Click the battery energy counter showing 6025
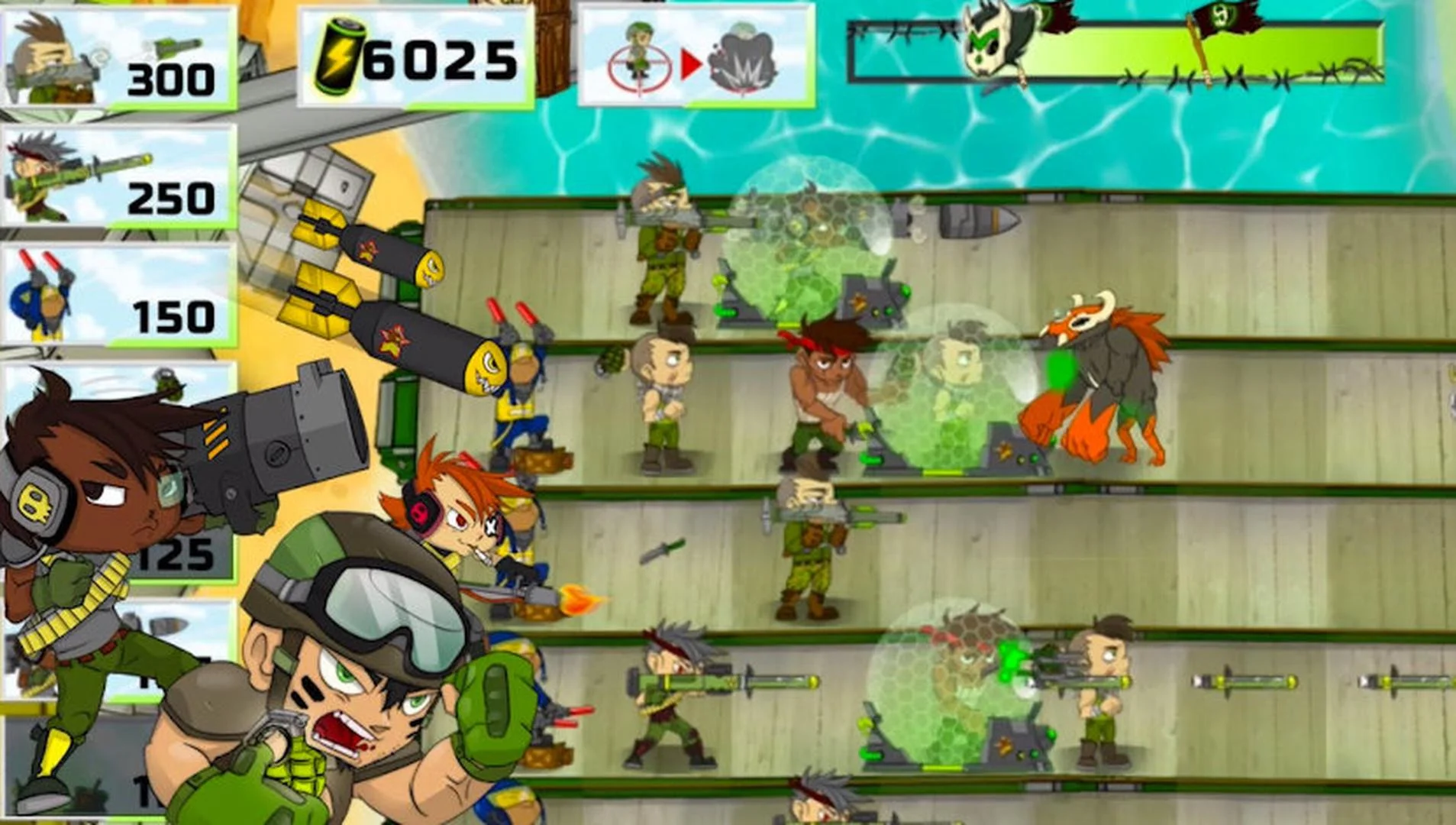The width and height of the screenshot is (1456, 825). (416, 53)
